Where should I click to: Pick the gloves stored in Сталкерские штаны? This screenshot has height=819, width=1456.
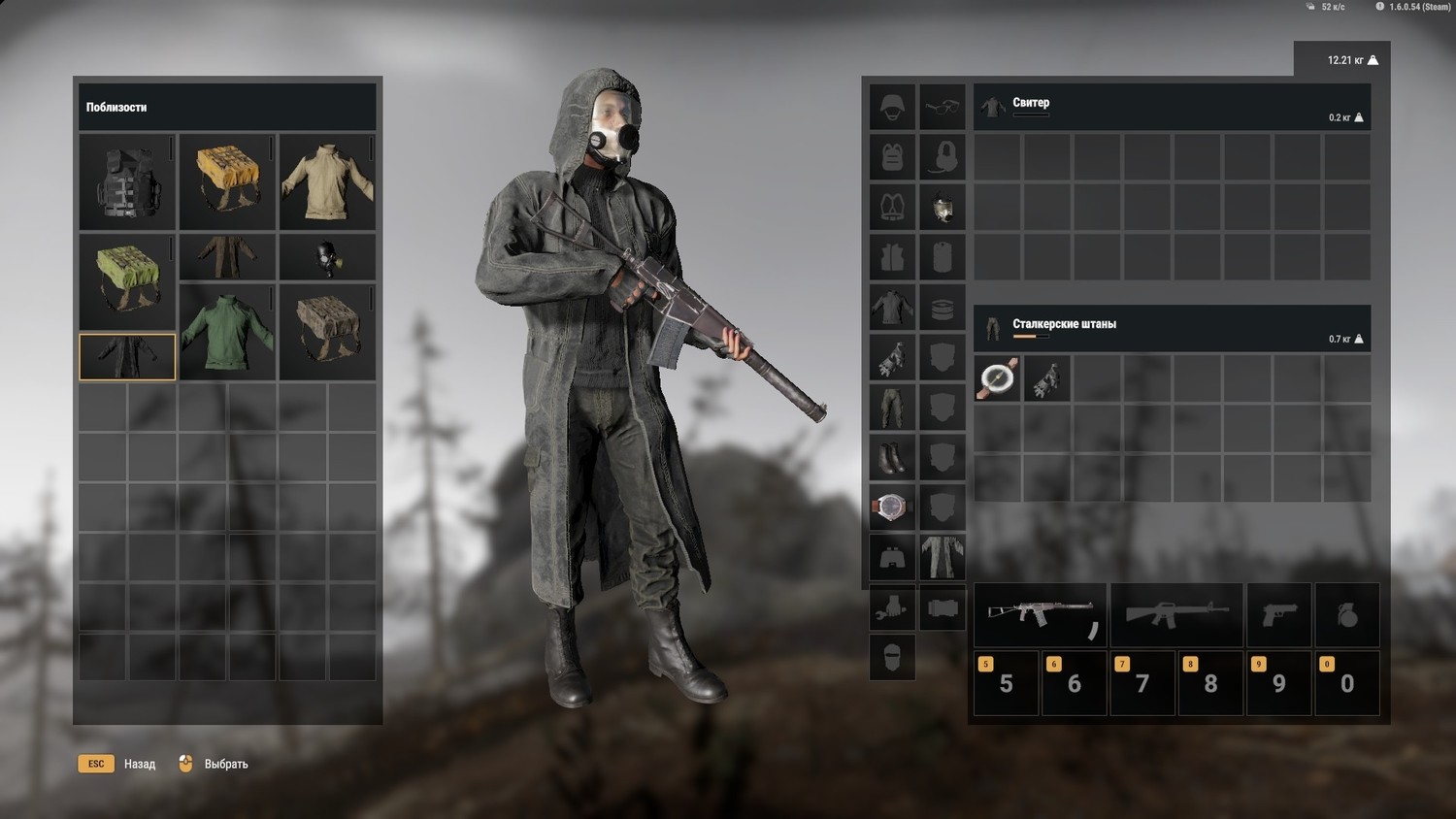(1046, 378)
